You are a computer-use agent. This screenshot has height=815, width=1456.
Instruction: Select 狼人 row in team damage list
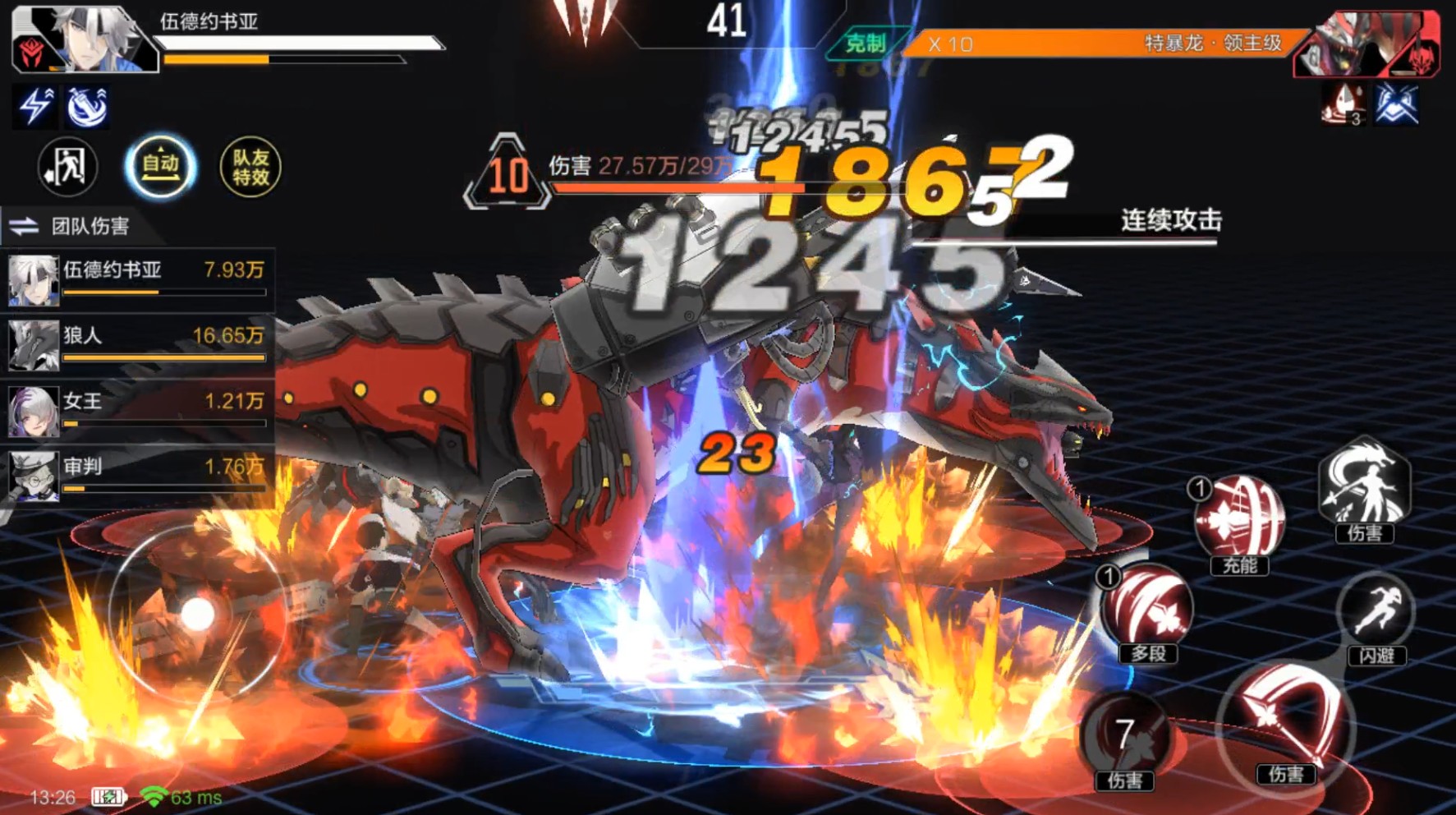coord(137,344)
